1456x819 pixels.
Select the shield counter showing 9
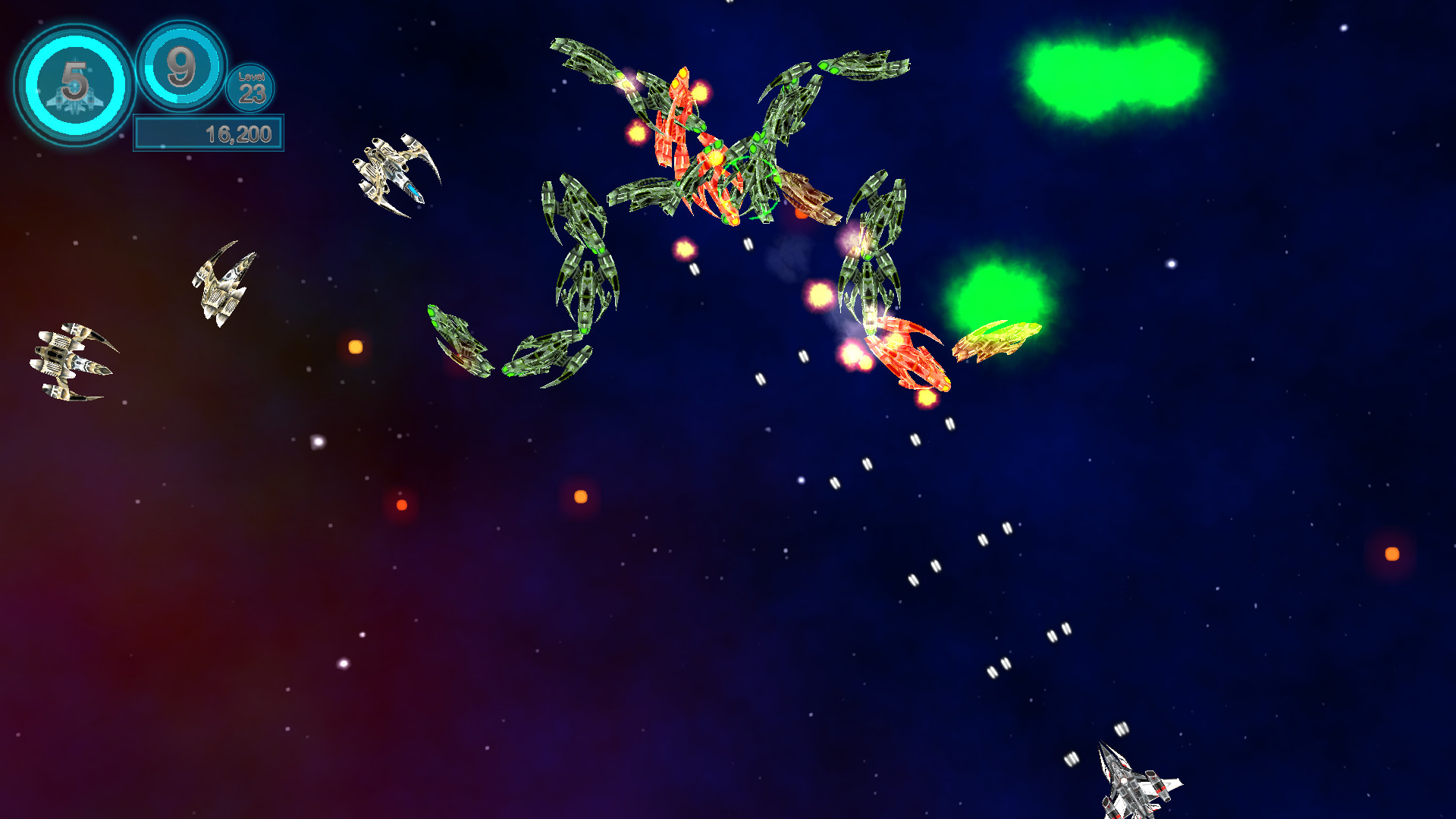(180, 68)
